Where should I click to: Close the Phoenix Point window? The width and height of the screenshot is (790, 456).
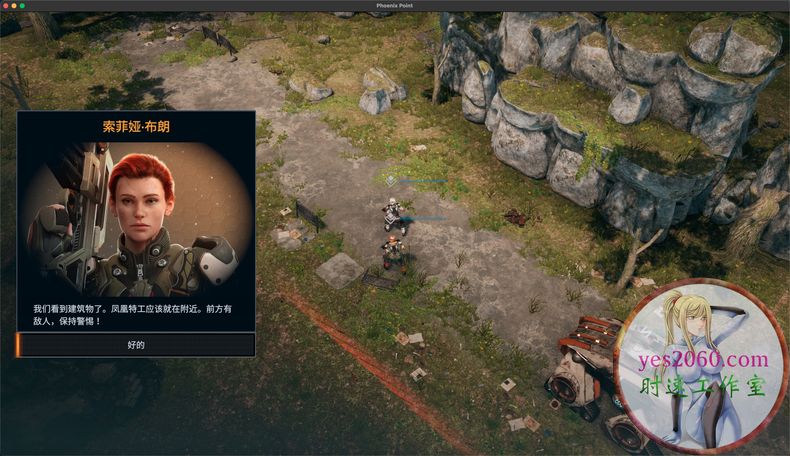[x=7, y=6]
